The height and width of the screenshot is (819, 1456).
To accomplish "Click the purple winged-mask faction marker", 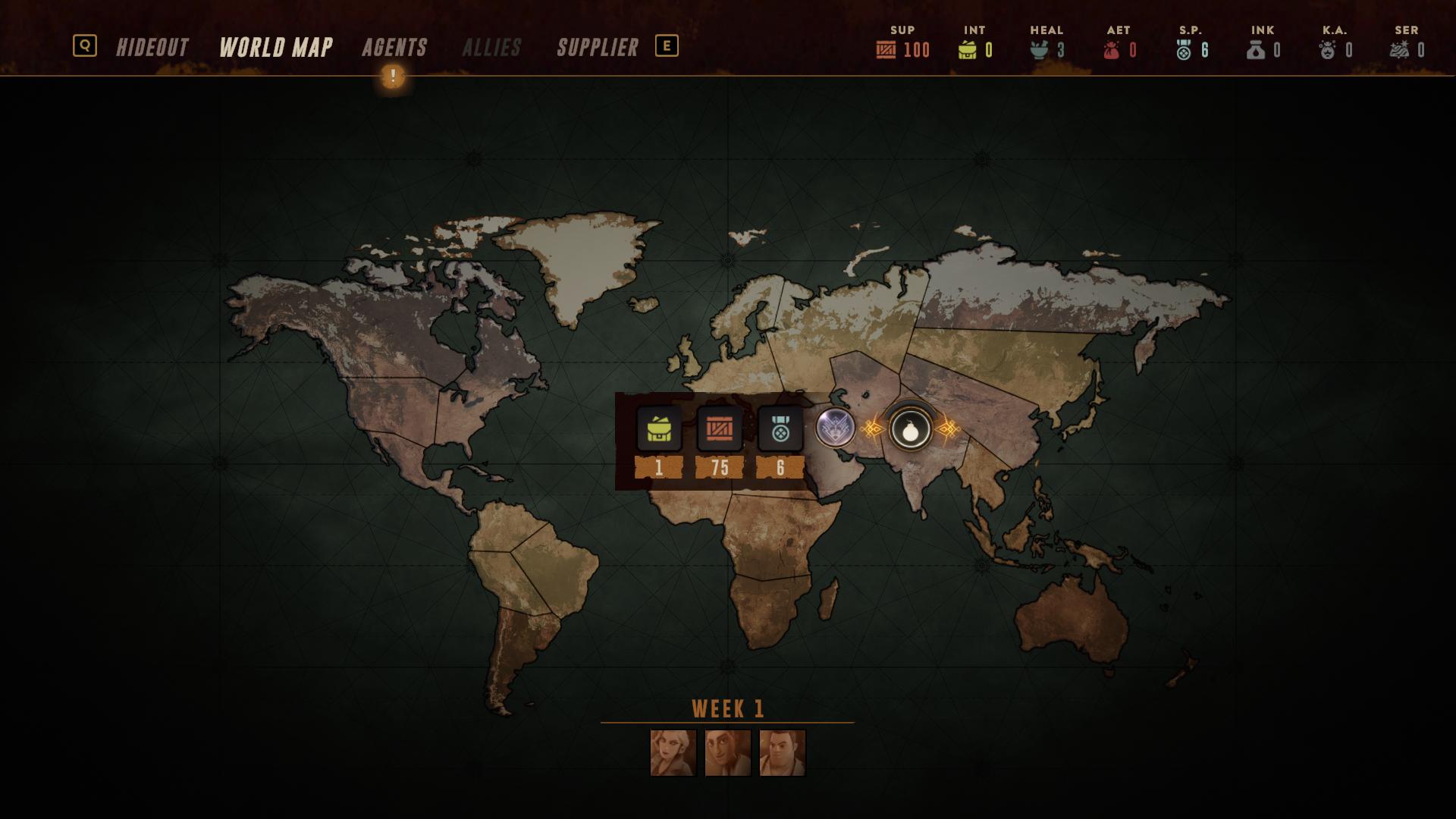I will click(x=836, y=428).
